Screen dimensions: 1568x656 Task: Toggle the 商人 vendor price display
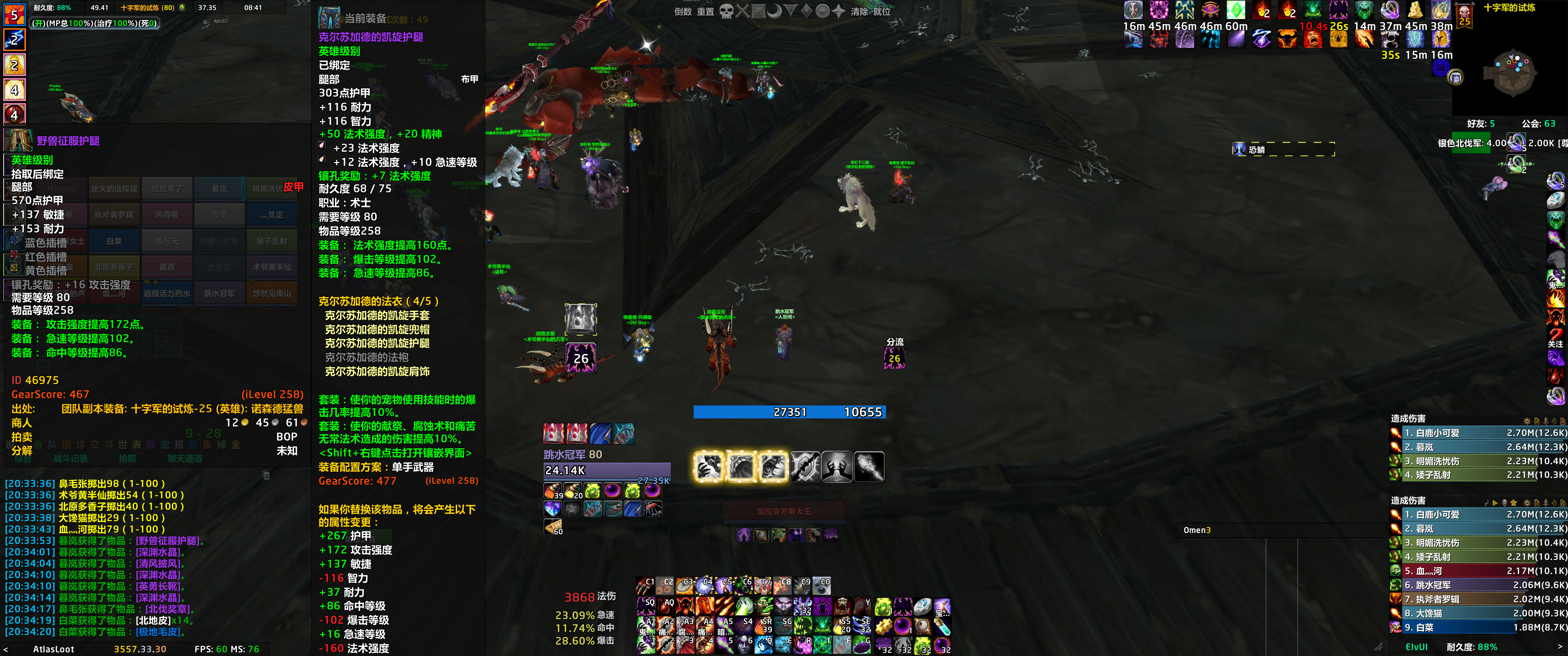(21, 424)
